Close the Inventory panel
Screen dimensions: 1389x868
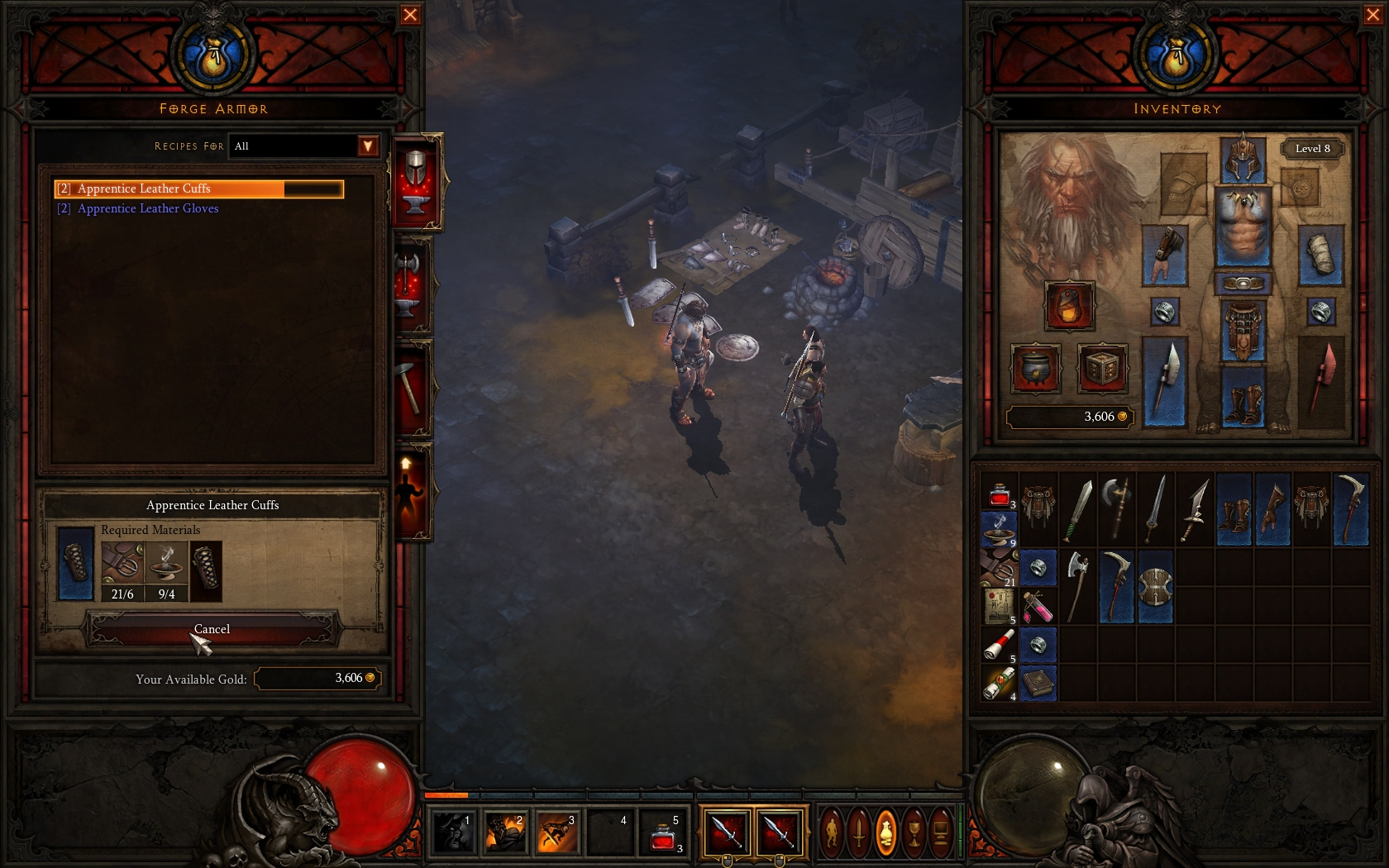coord(1372,15)
